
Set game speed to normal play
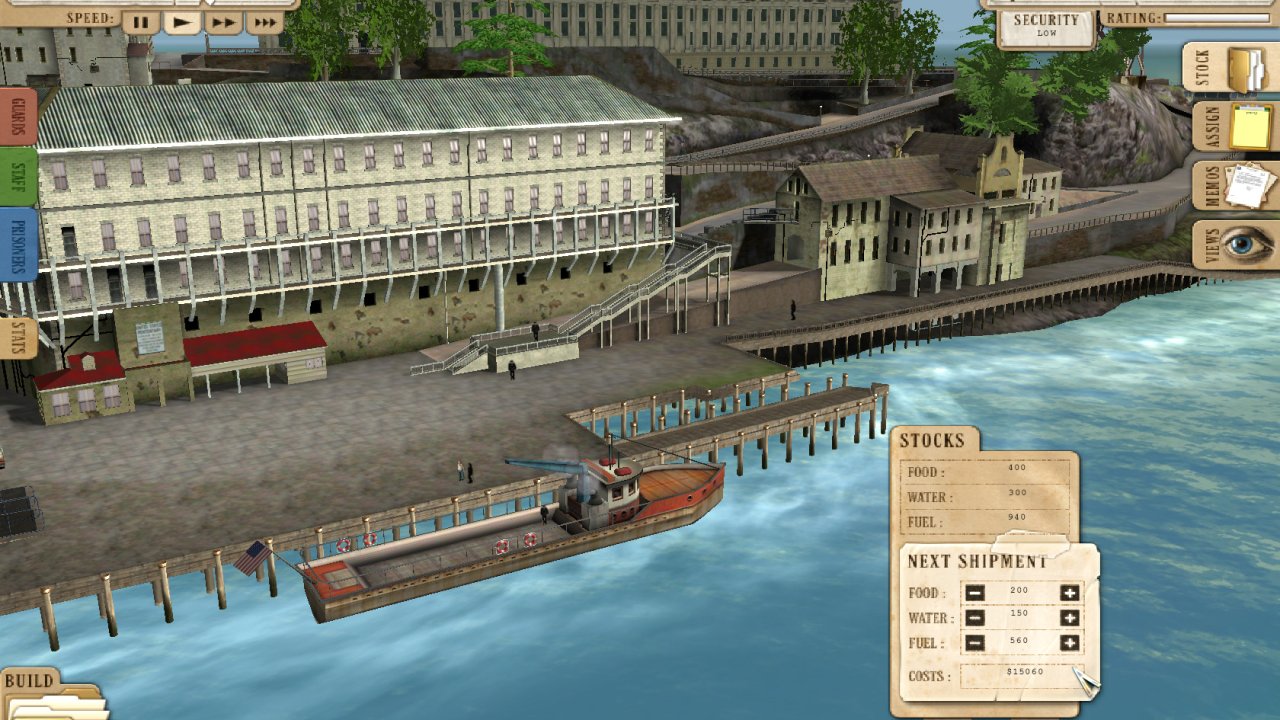[x=182, y=22]
